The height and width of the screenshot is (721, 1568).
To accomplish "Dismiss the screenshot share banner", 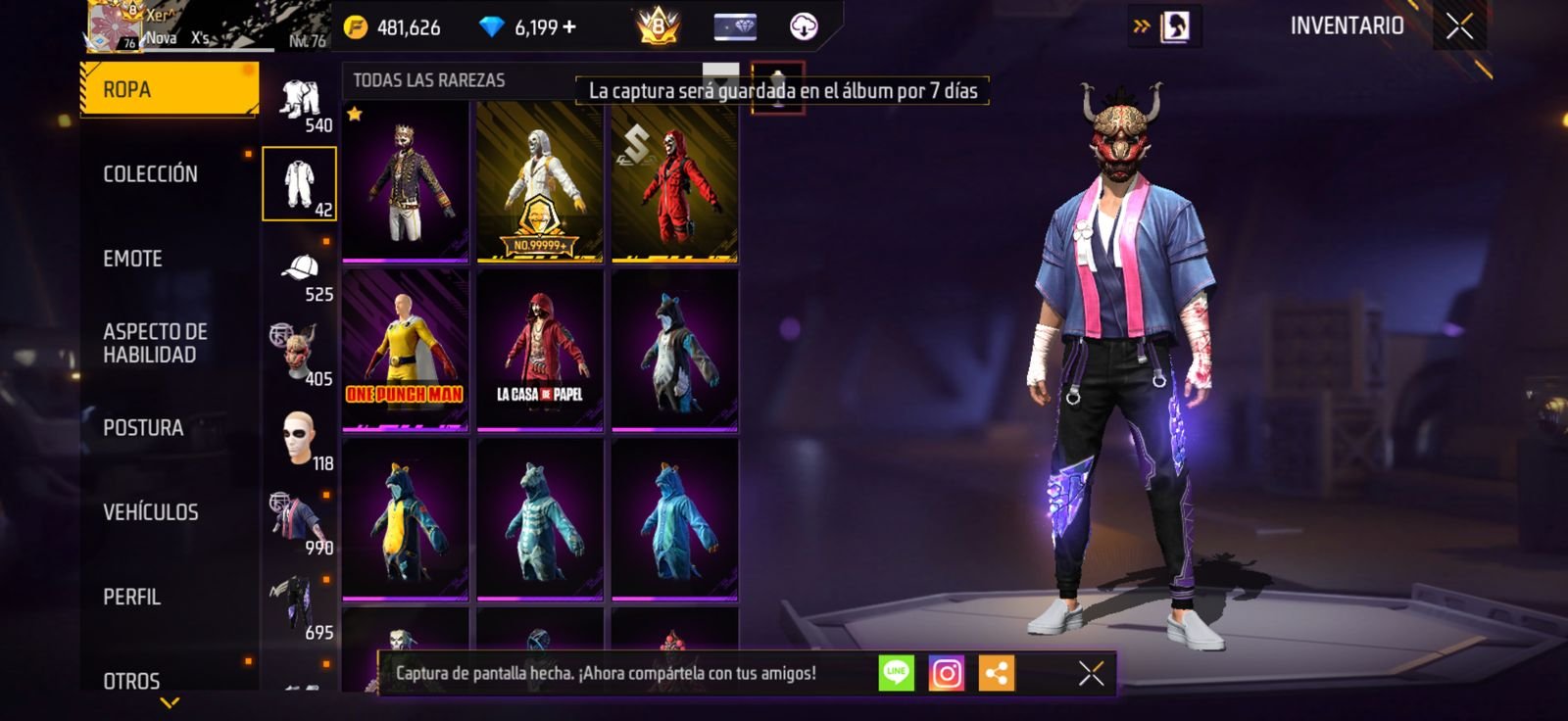I will click(x=1091, y=674).
